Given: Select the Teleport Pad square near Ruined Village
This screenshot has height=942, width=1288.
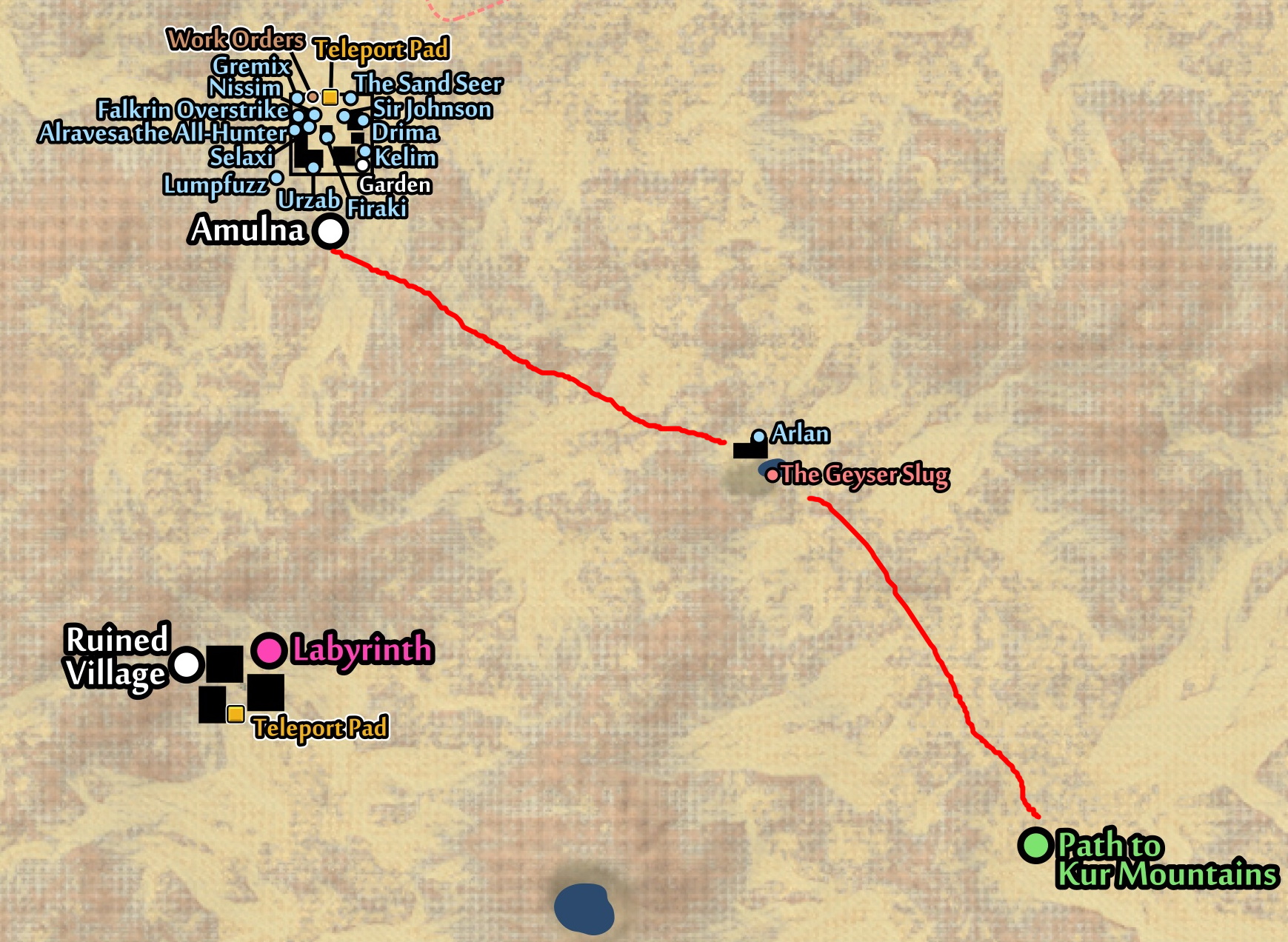Looking at the screenshot, I should click(x=236, y=714).
